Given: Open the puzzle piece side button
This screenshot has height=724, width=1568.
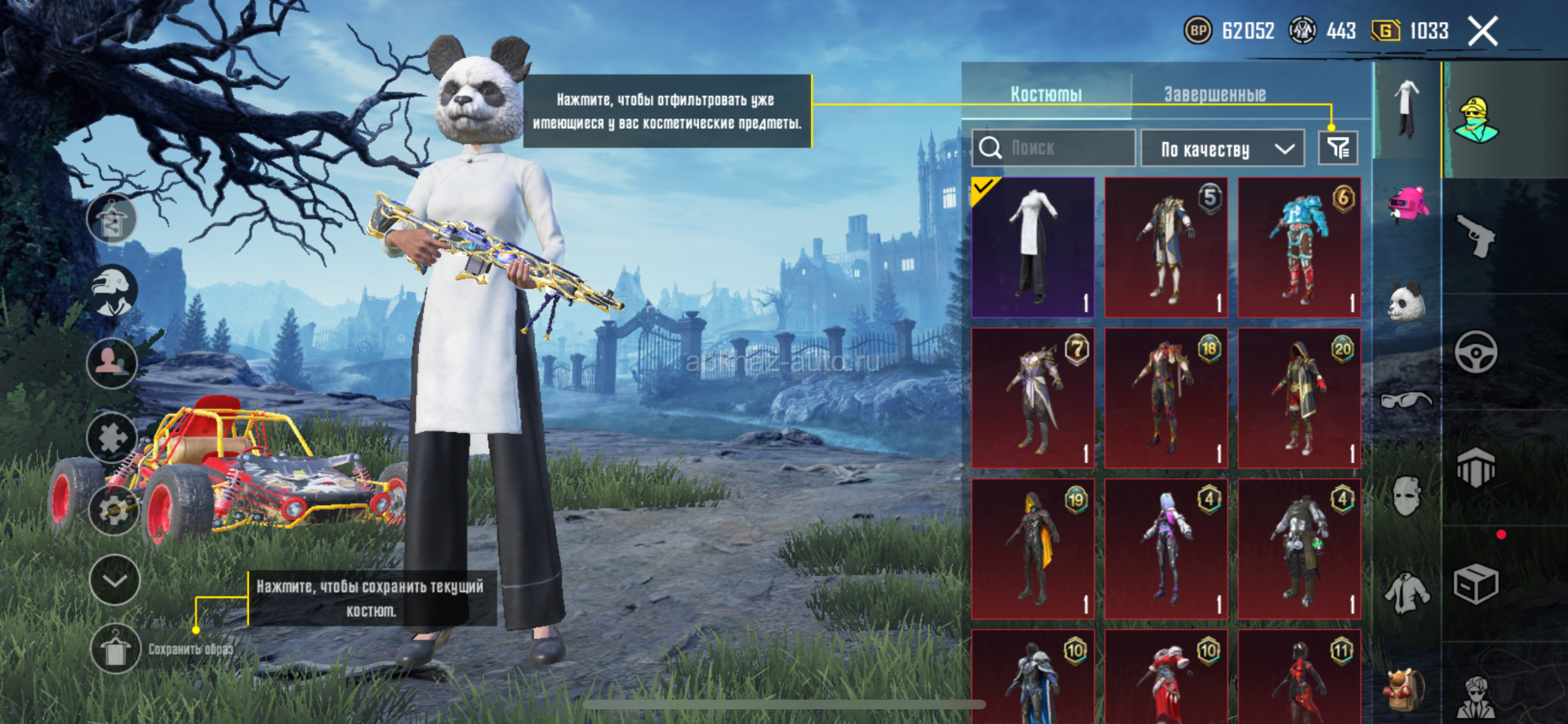Looking at the screenshot, I should tap(113, 437).
